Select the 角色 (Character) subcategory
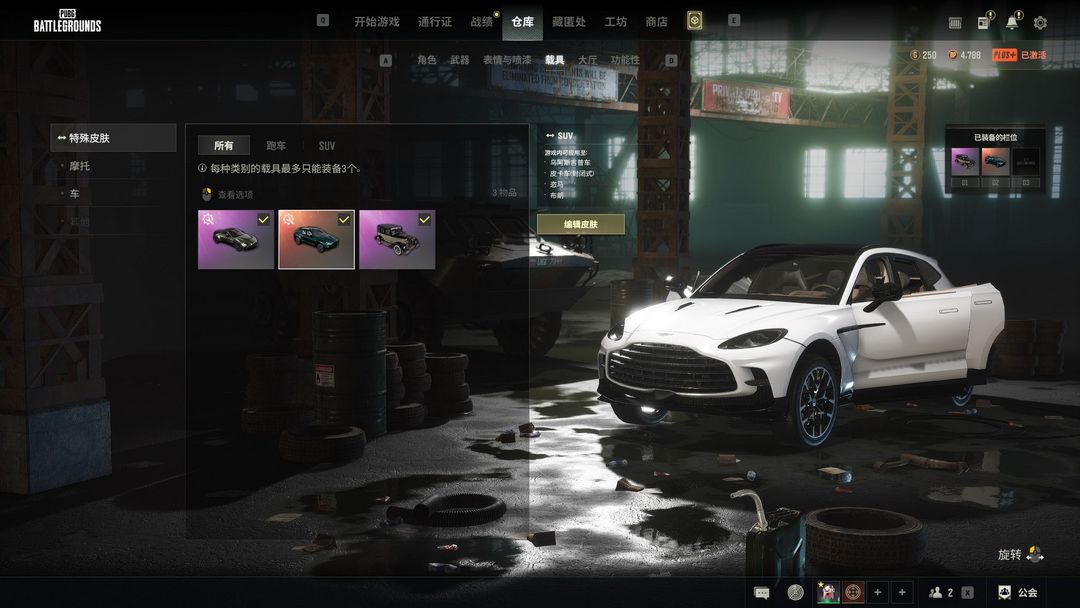This screenshot has width=1080, height=608. coord(427,60)
